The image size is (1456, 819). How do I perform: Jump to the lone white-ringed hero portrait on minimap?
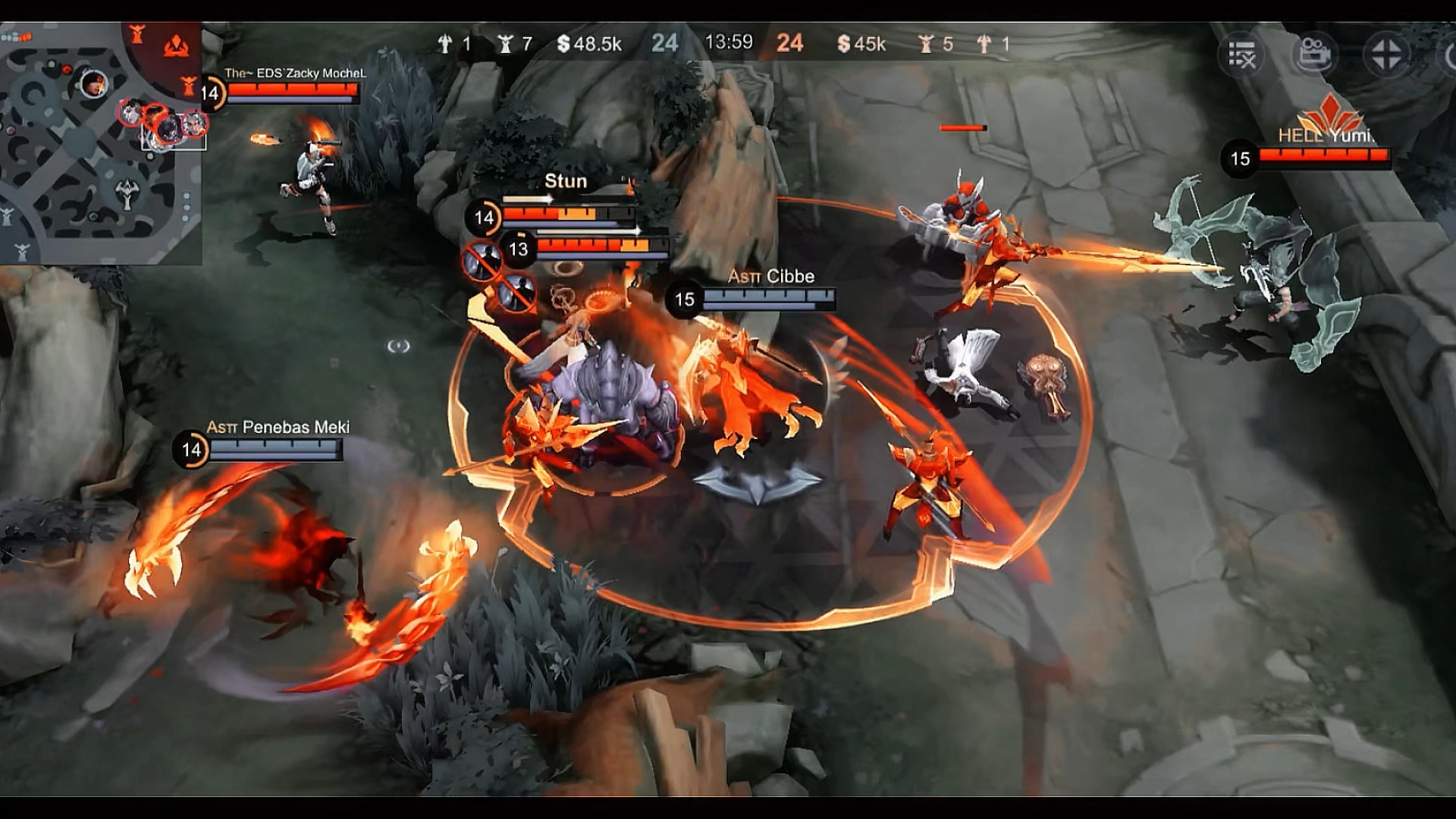93,82
